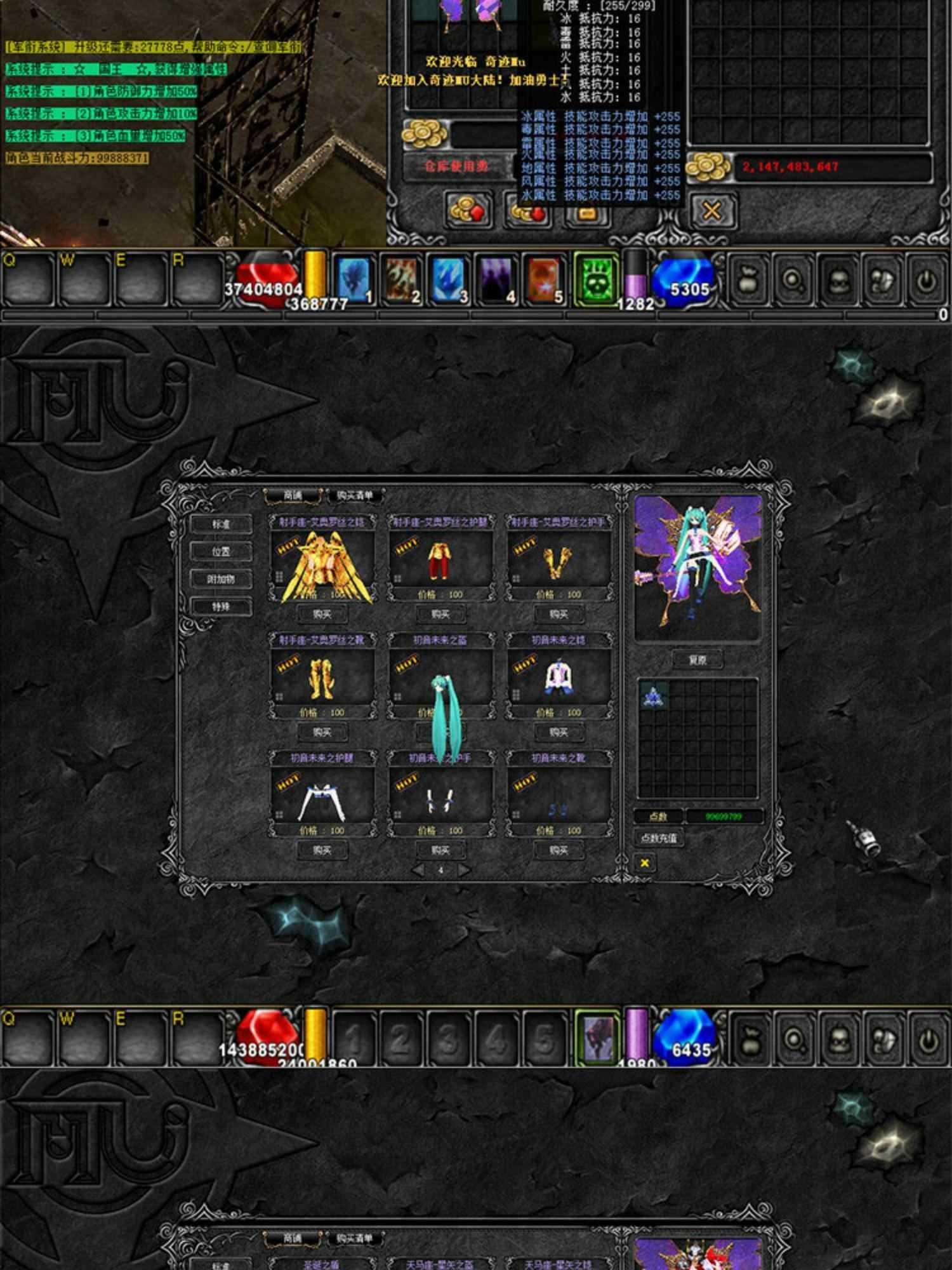Select the 位置 shop category
Viewport: 952px width, 1270px height.
pyautogui.click(x=221, y=552)
